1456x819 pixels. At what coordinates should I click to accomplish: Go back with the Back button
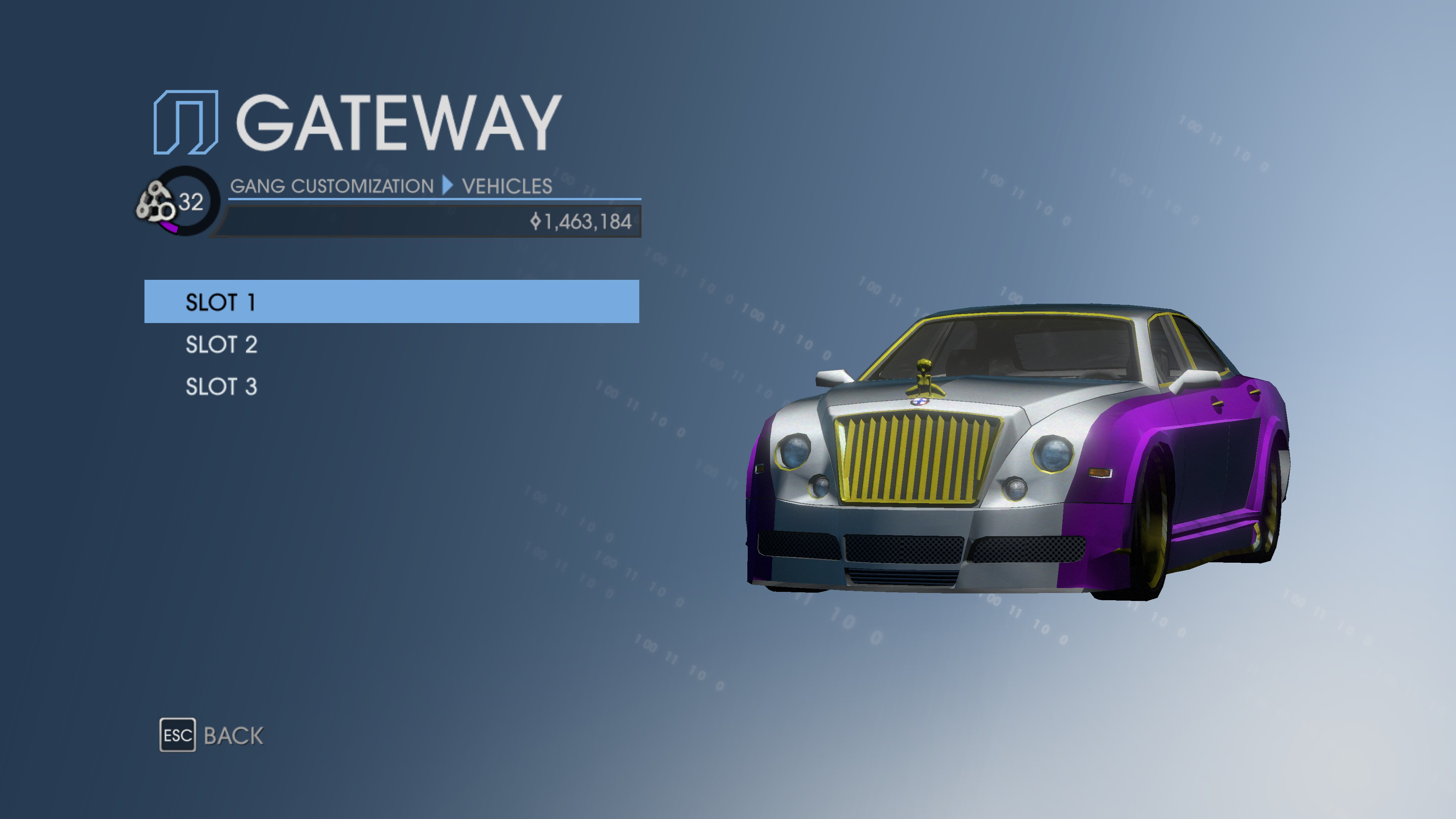(212, 735)
